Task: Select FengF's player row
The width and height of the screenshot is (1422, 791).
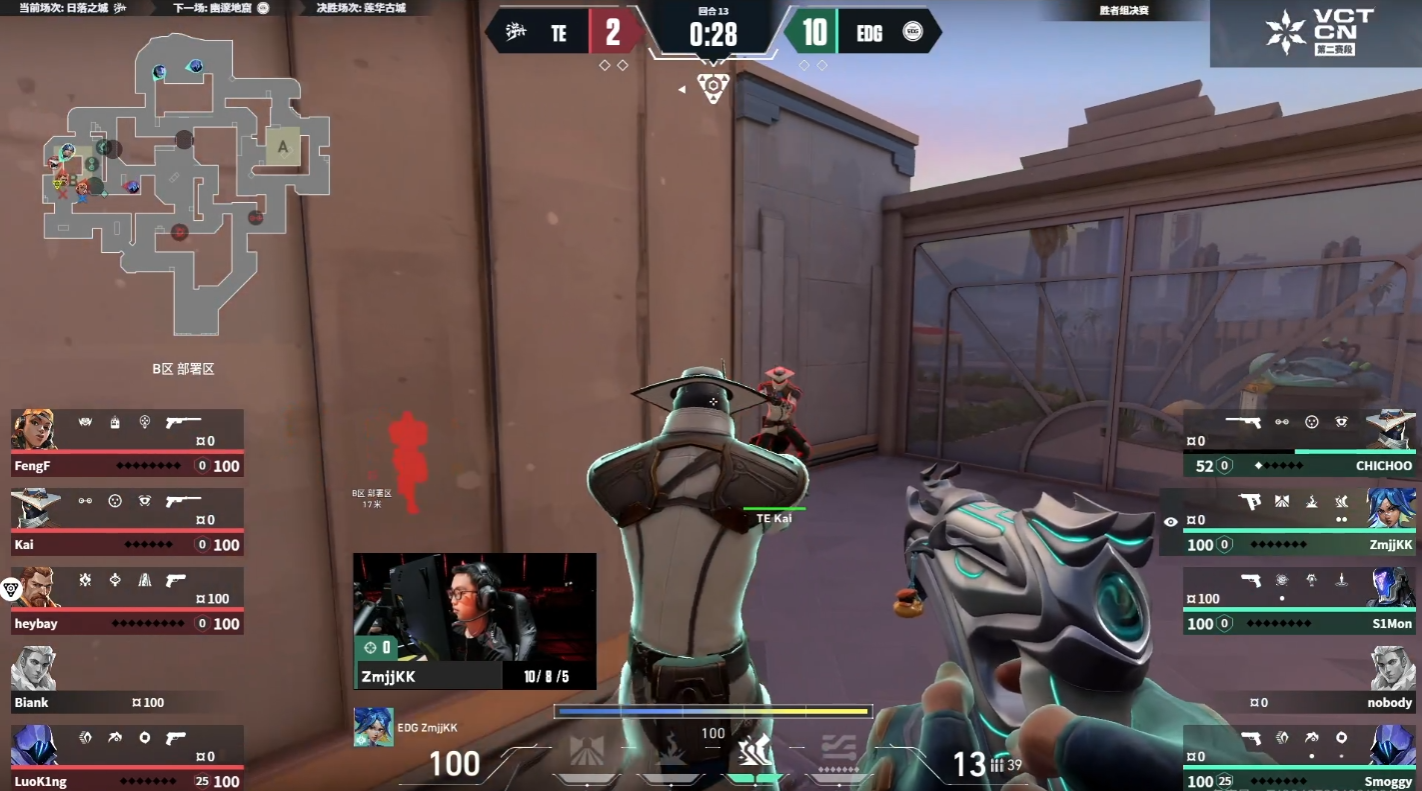Action: click(x=127, y=442)
